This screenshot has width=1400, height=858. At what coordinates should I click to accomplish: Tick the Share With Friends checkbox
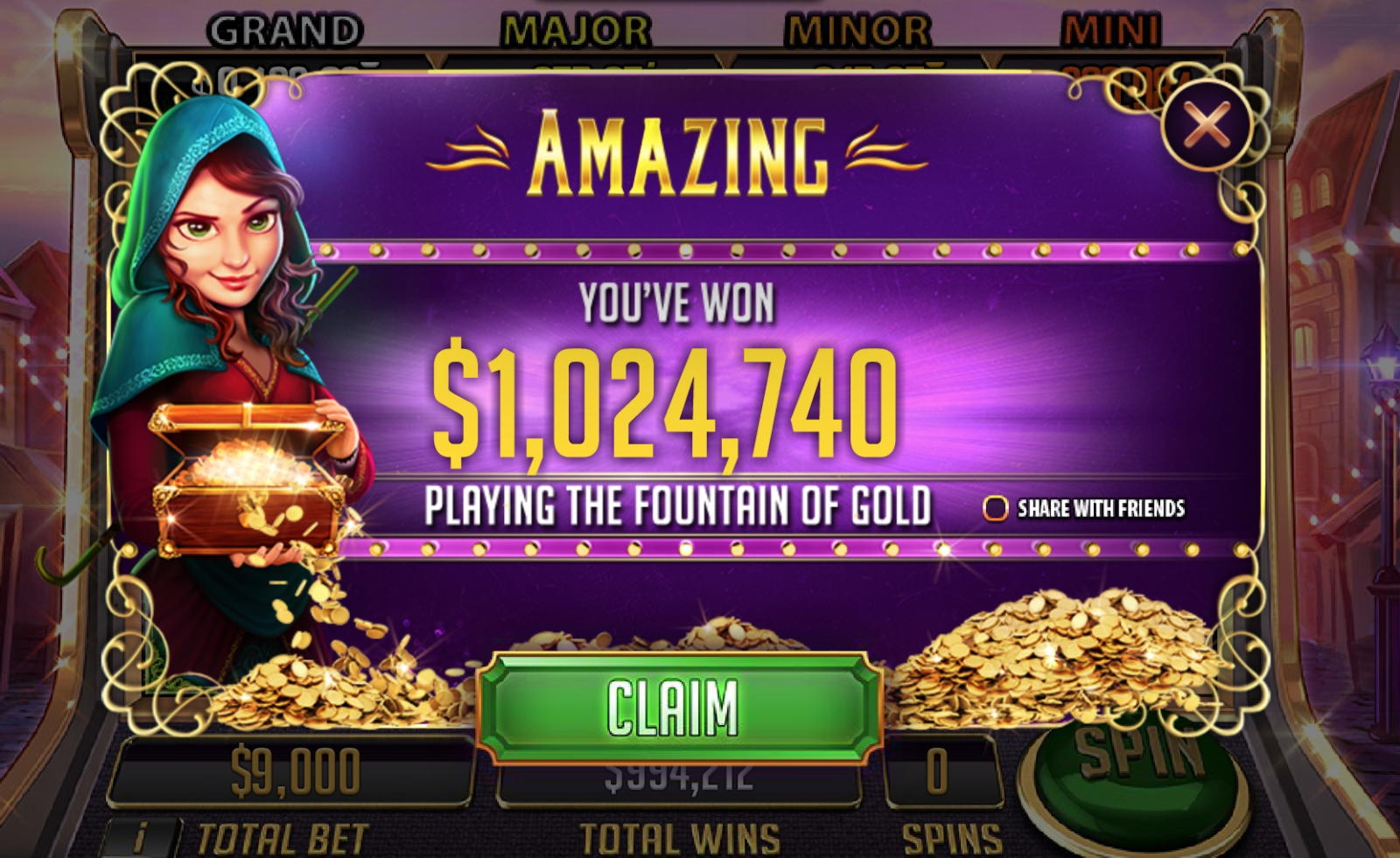(x=995, y=508)
